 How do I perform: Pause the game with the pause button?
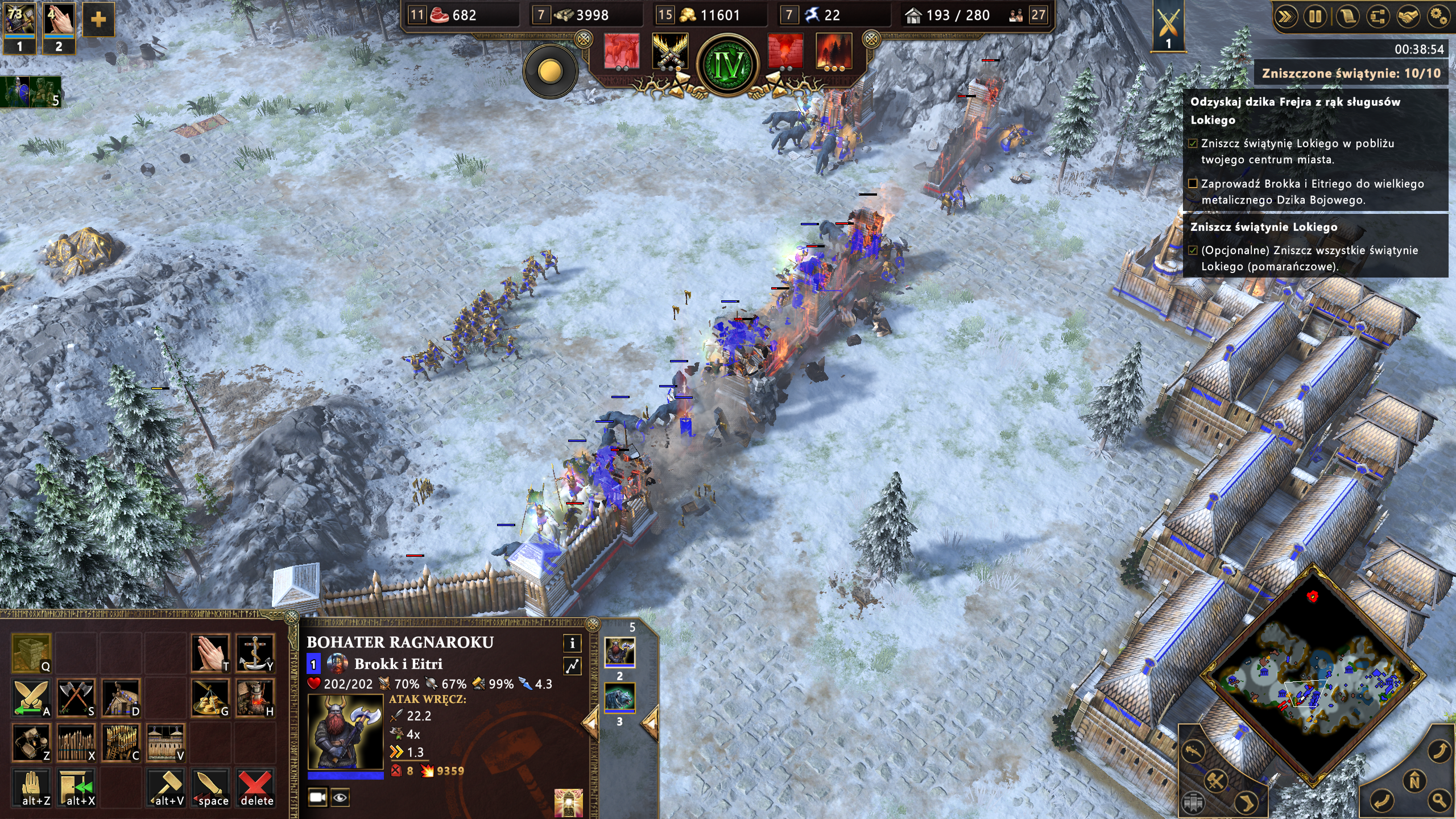(x=1315, y=17)
